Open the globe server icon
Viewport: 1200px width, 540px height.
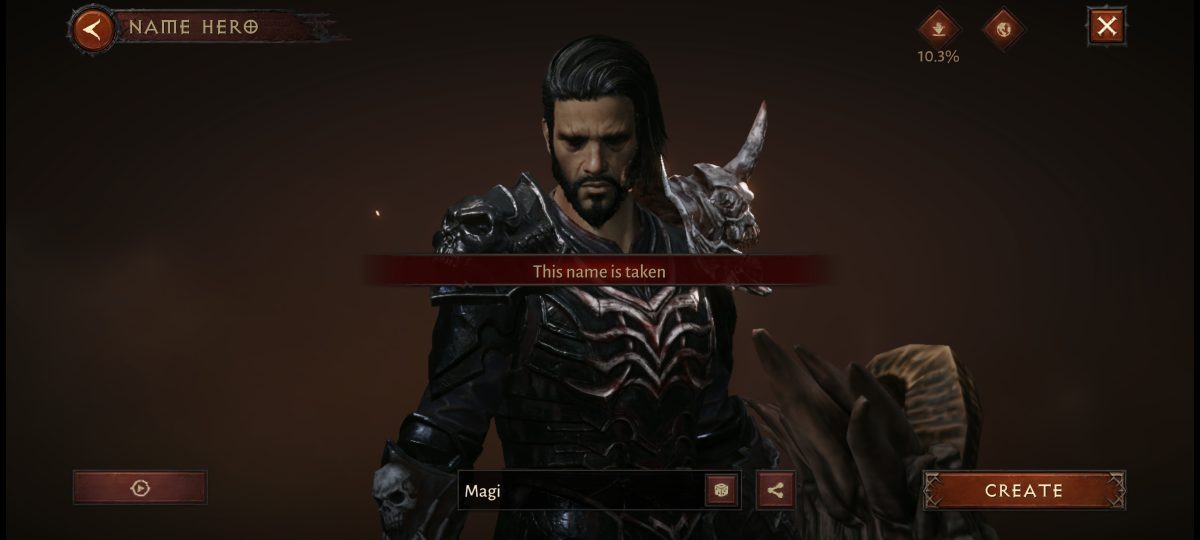click(1004, 27)
